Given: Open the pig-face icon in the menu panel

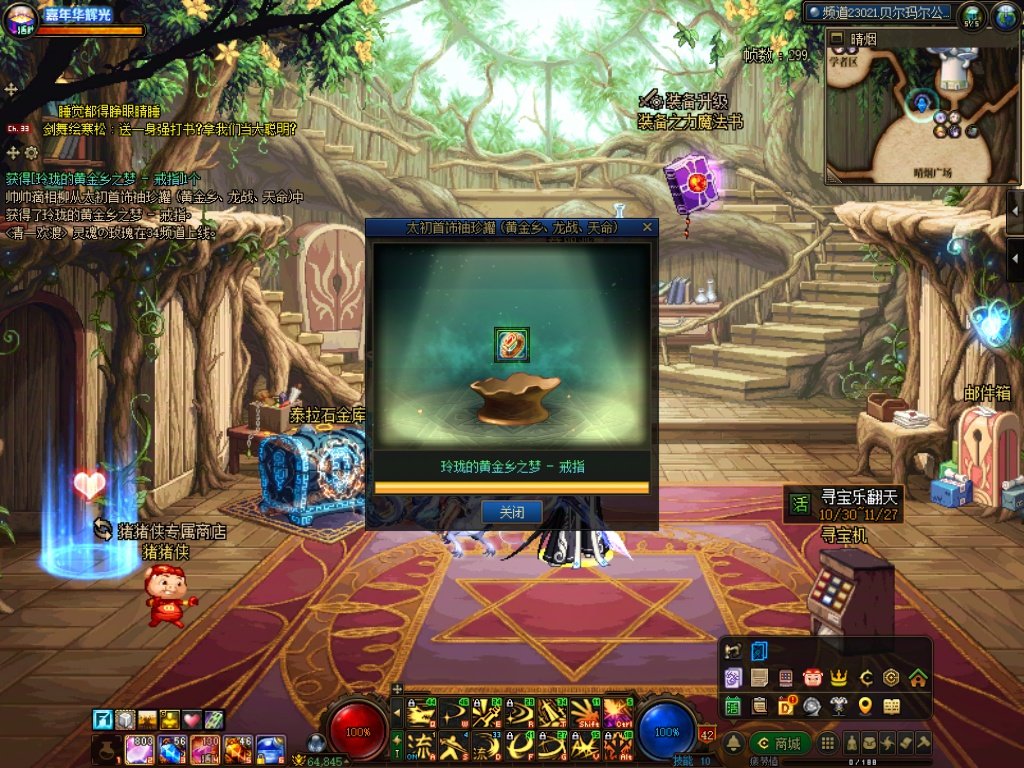Looking at the screenshot, I should (811, 678).
